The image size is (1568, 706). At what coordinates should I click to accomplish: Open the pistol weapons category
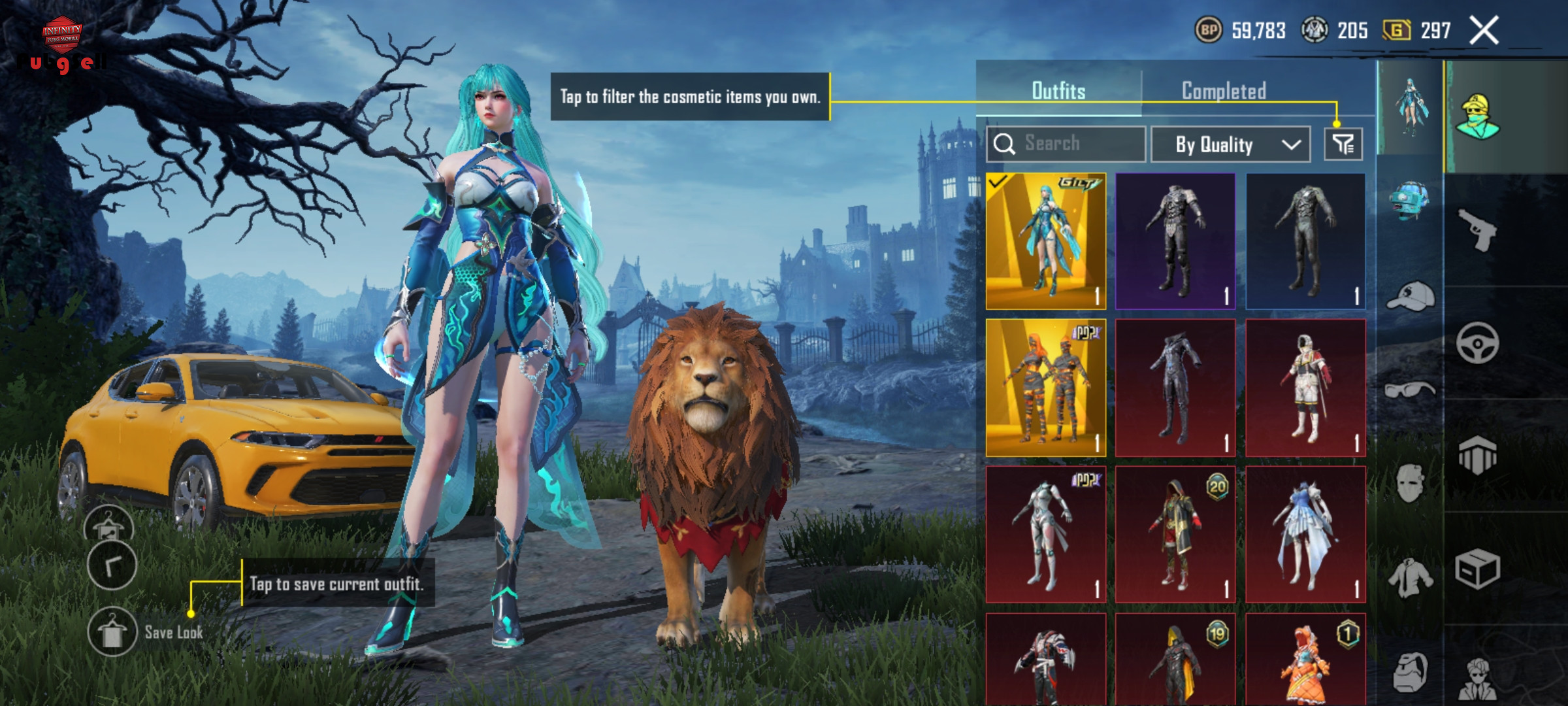(x=1478, y=229)
